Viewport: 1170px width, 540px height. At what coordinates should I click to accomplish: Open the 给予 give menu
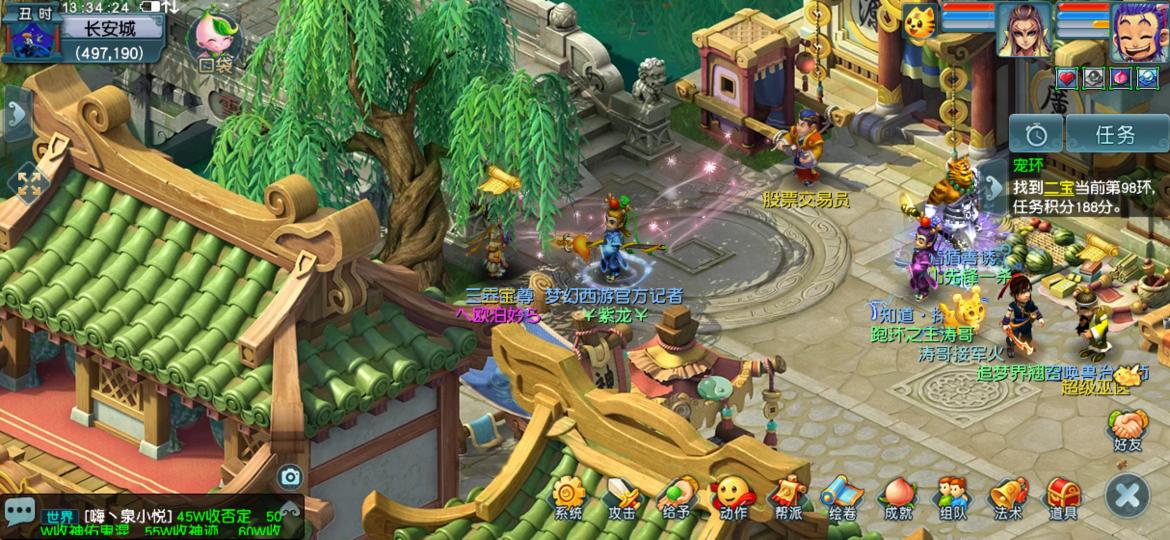(677, 497)
